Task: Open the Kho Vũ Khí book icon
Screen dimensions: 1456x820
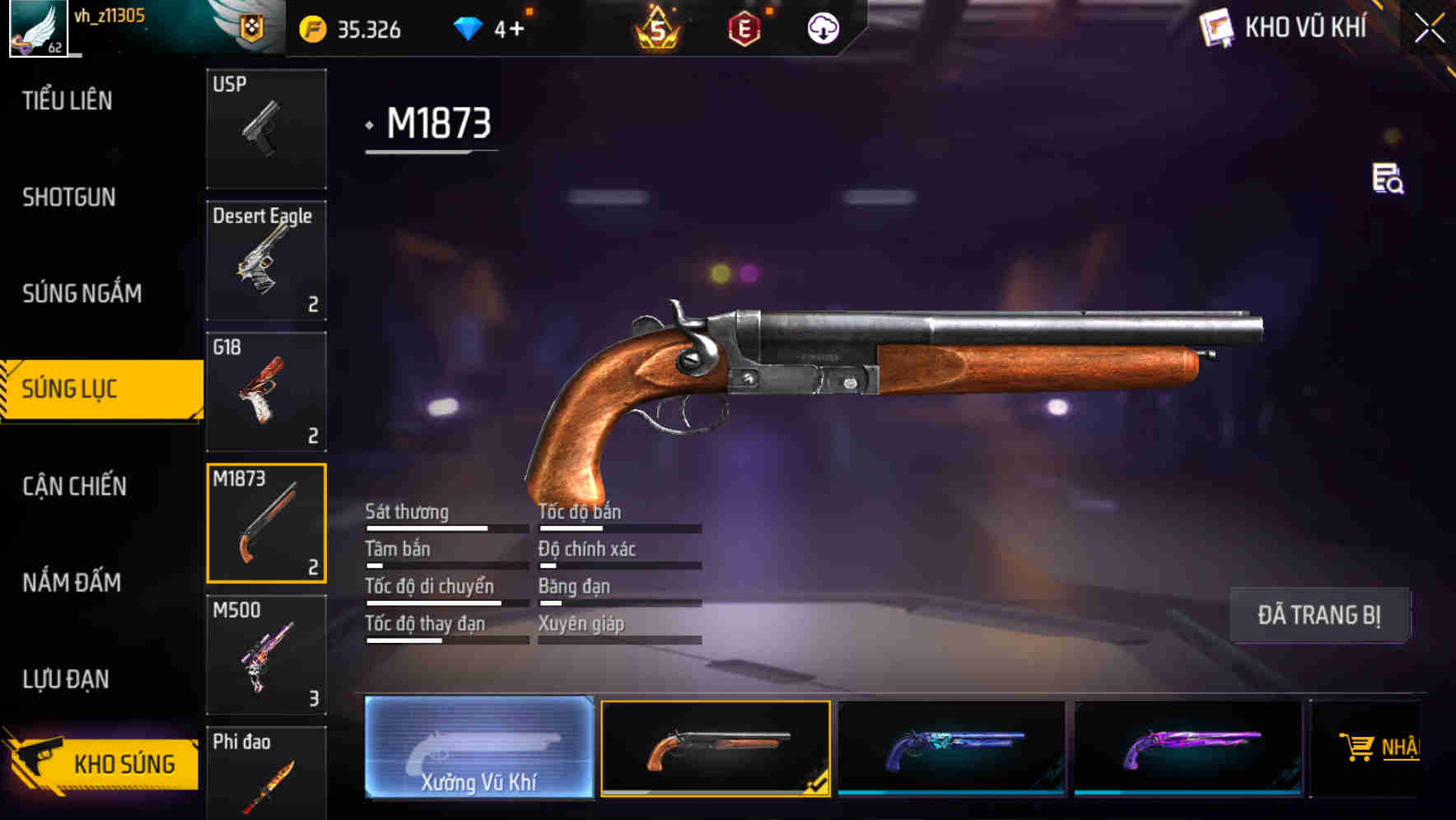Action: point(1214,27)
